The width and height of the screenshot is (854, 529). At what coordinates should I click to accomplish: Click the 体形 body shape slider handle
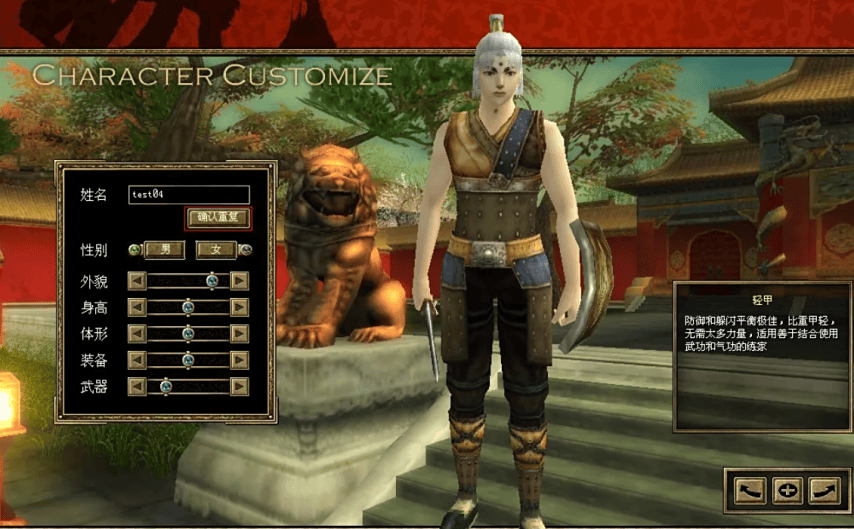tap(187, 333)
